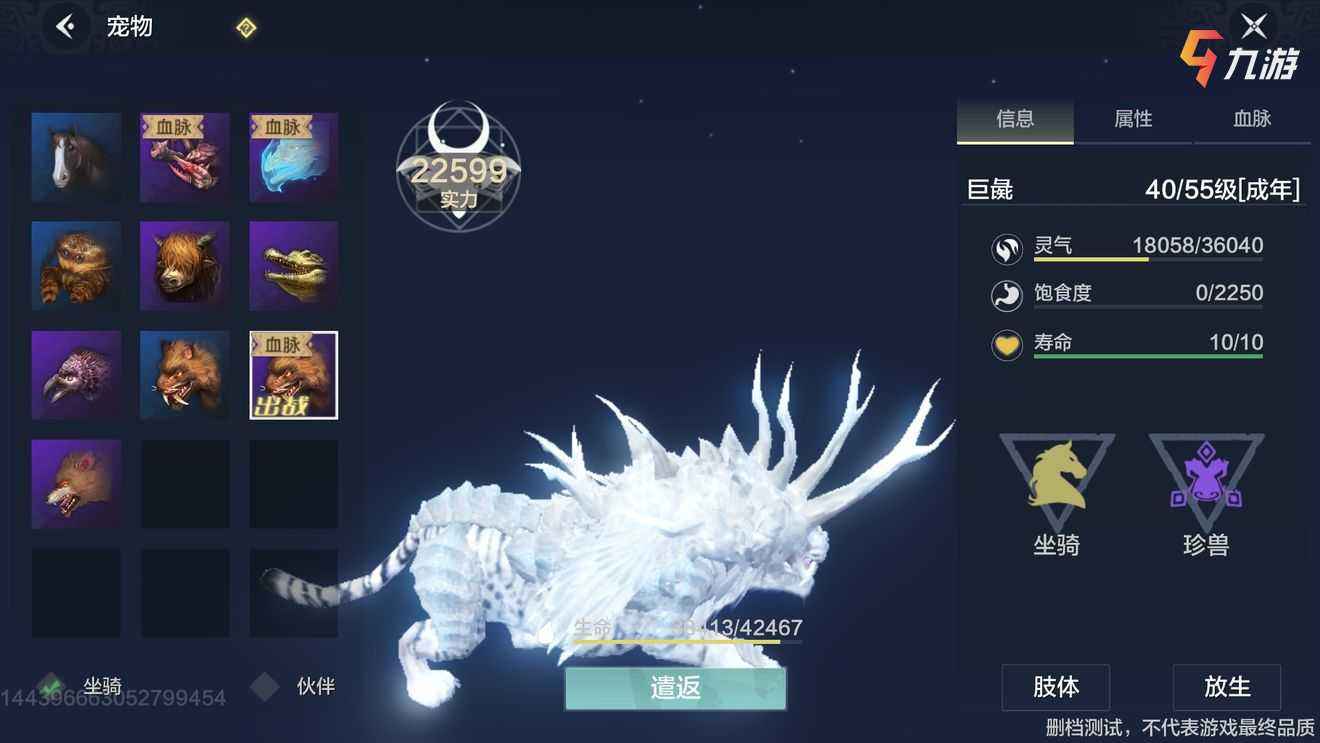Tap the back arrow to exit the pet screen
Screen dimensions: 1320x743
[66, 25]
